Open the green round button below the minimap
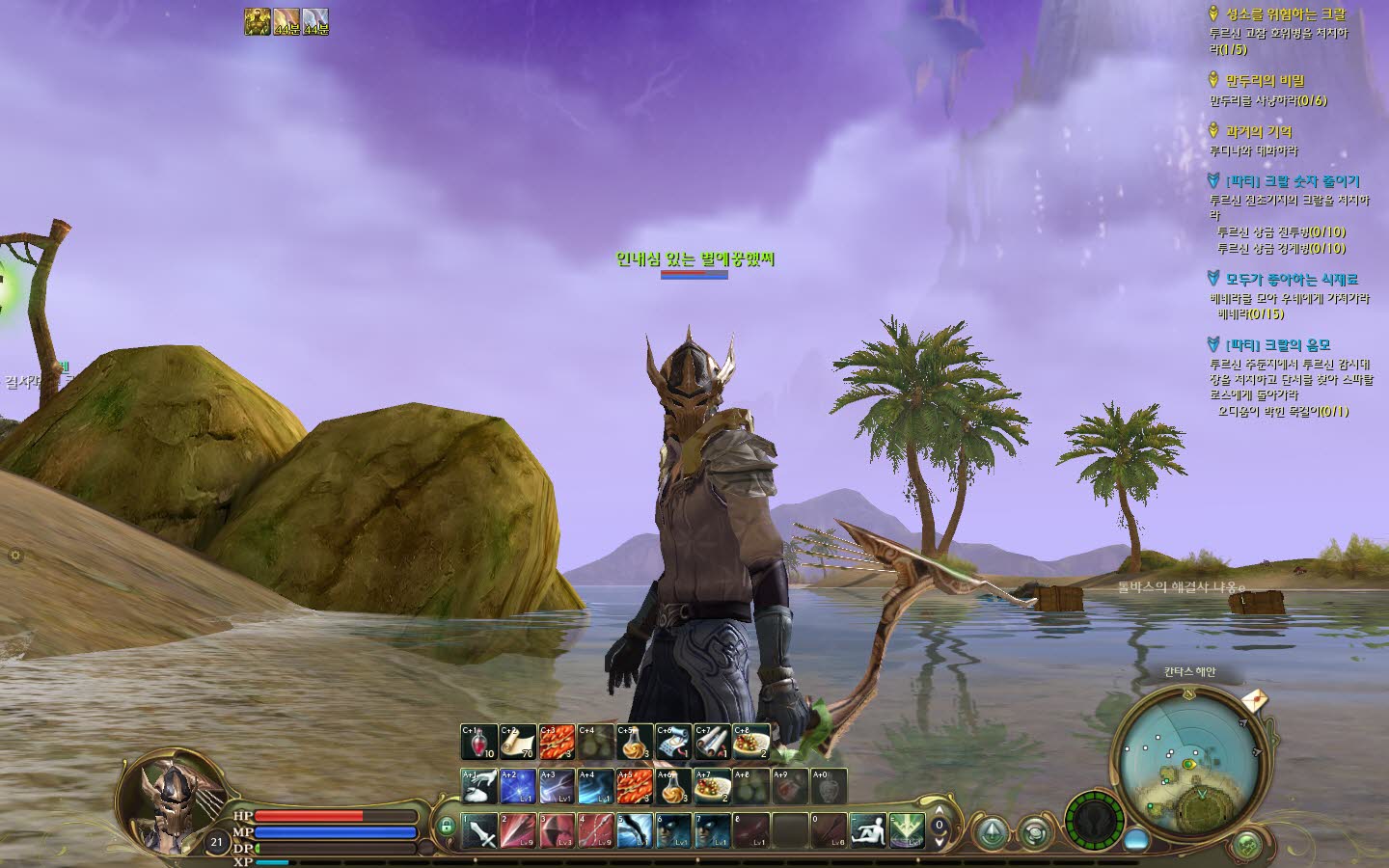This screenshot has height=868, width=1389. [x=1247, y=845]
